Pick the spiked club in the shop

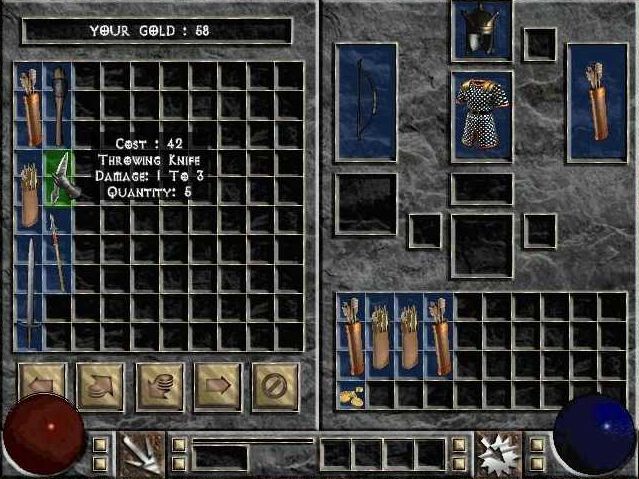(x=59, y=105)
